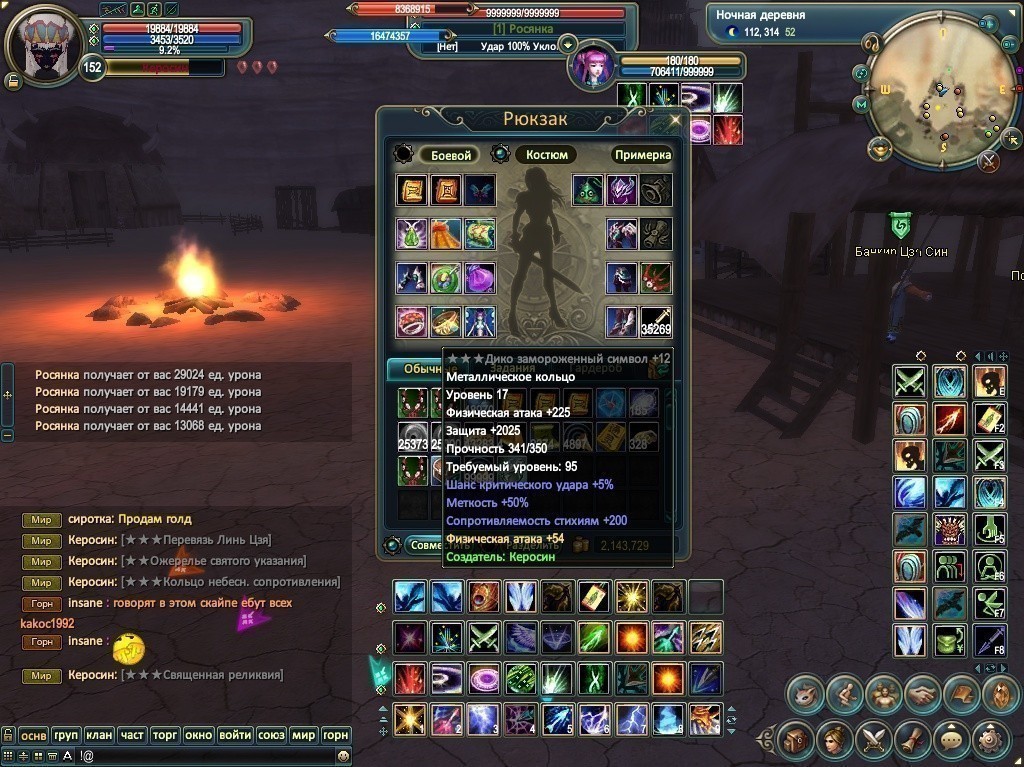Open the gear settings menu button
1024x767 pixels.
[x=991, y=741]
